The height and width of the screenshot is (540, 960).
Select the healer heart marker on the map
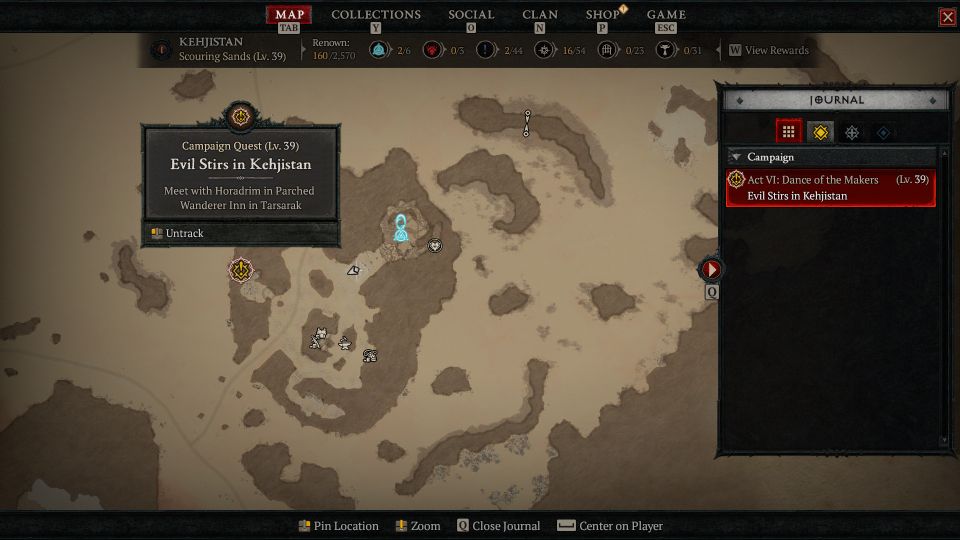click(x=435, y=246)
